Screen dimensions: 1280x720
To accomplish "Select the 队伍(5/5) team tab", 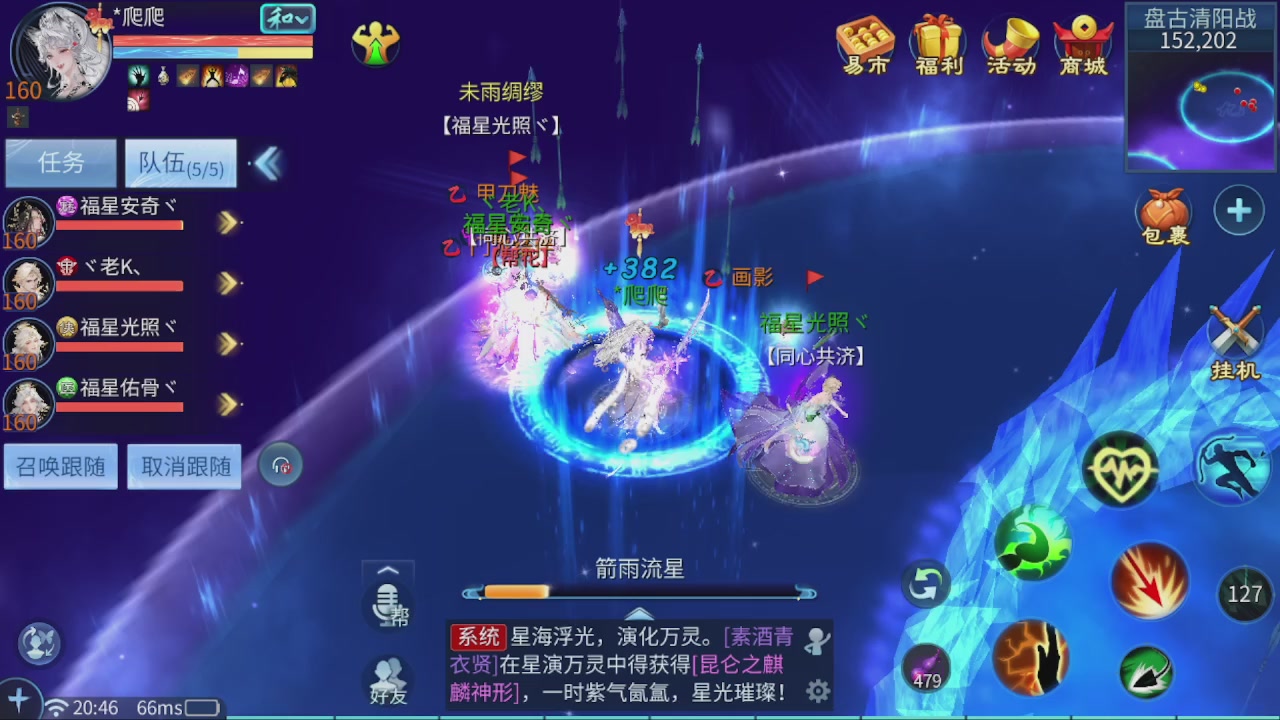I will point(180,163).
